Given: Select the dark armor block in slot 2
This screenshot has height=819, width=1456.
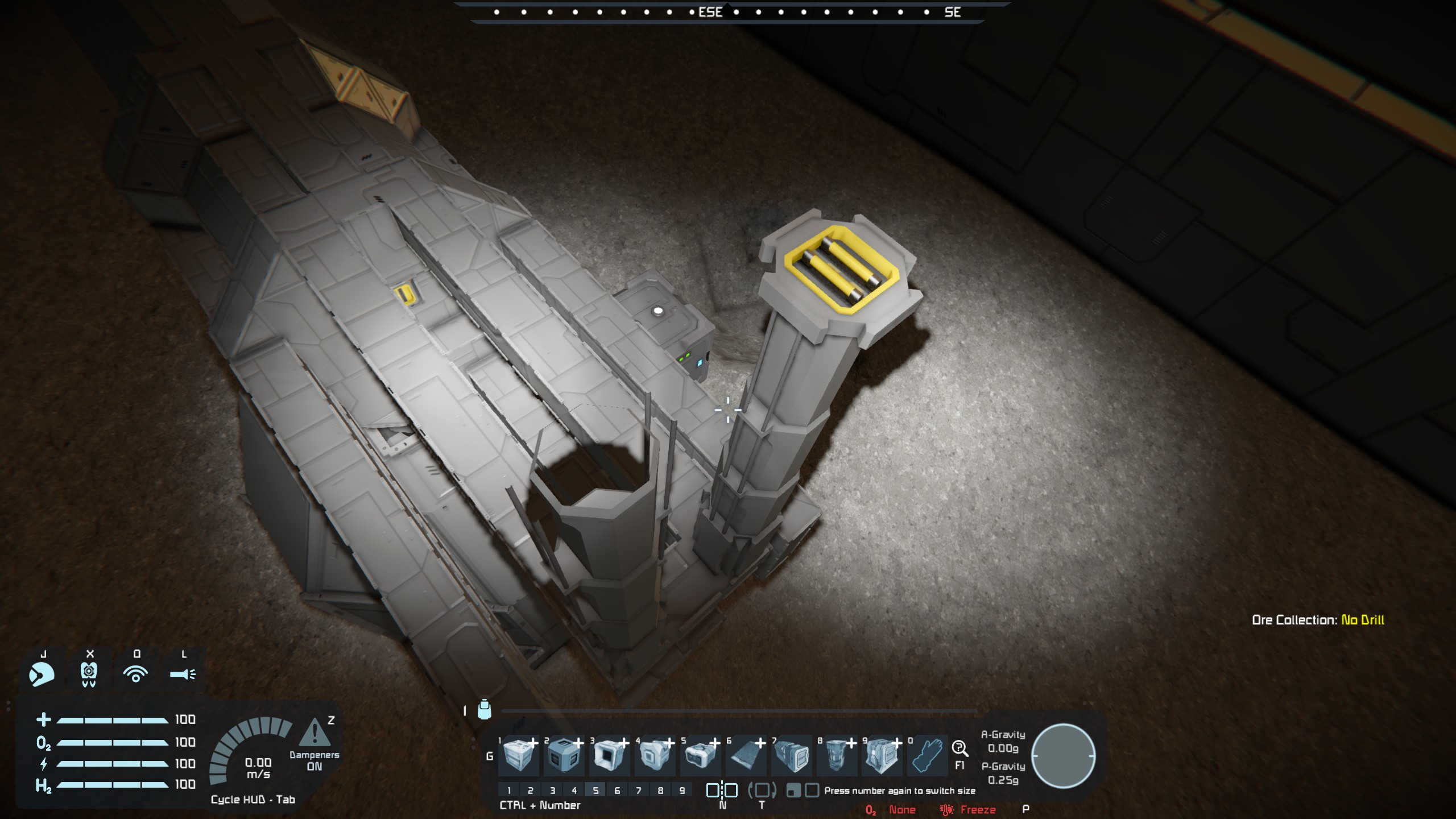Looking at the screenshot, I should coord(564,756).
